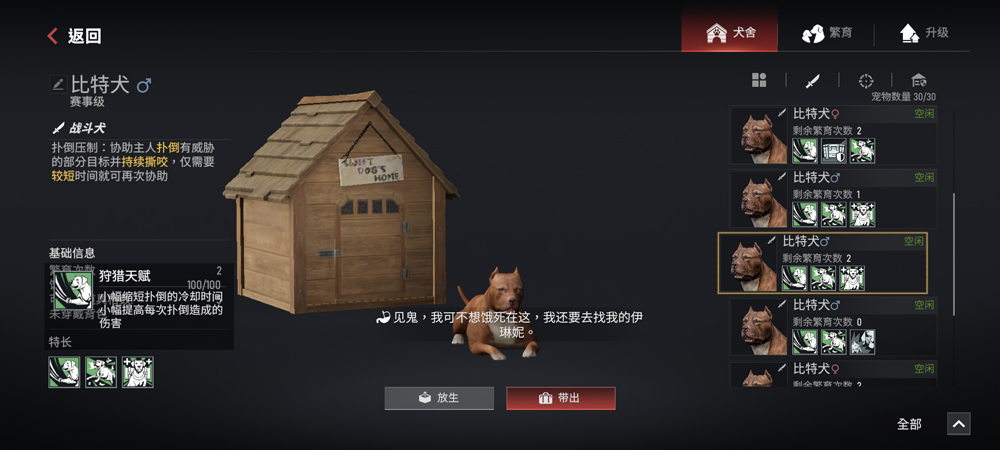Click the highlighted 比特犬 entry with gold border
The image size is (1000, 450).
(822, 263)
